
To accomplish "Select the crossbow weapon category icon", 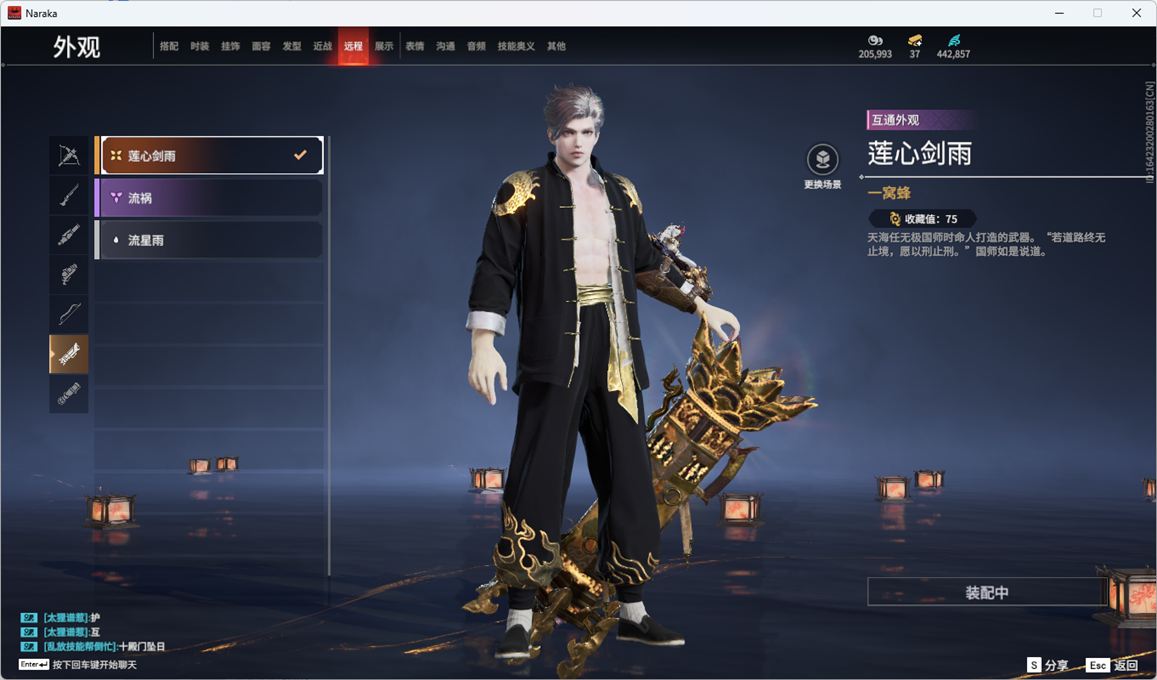I will (x=69, y=156).
